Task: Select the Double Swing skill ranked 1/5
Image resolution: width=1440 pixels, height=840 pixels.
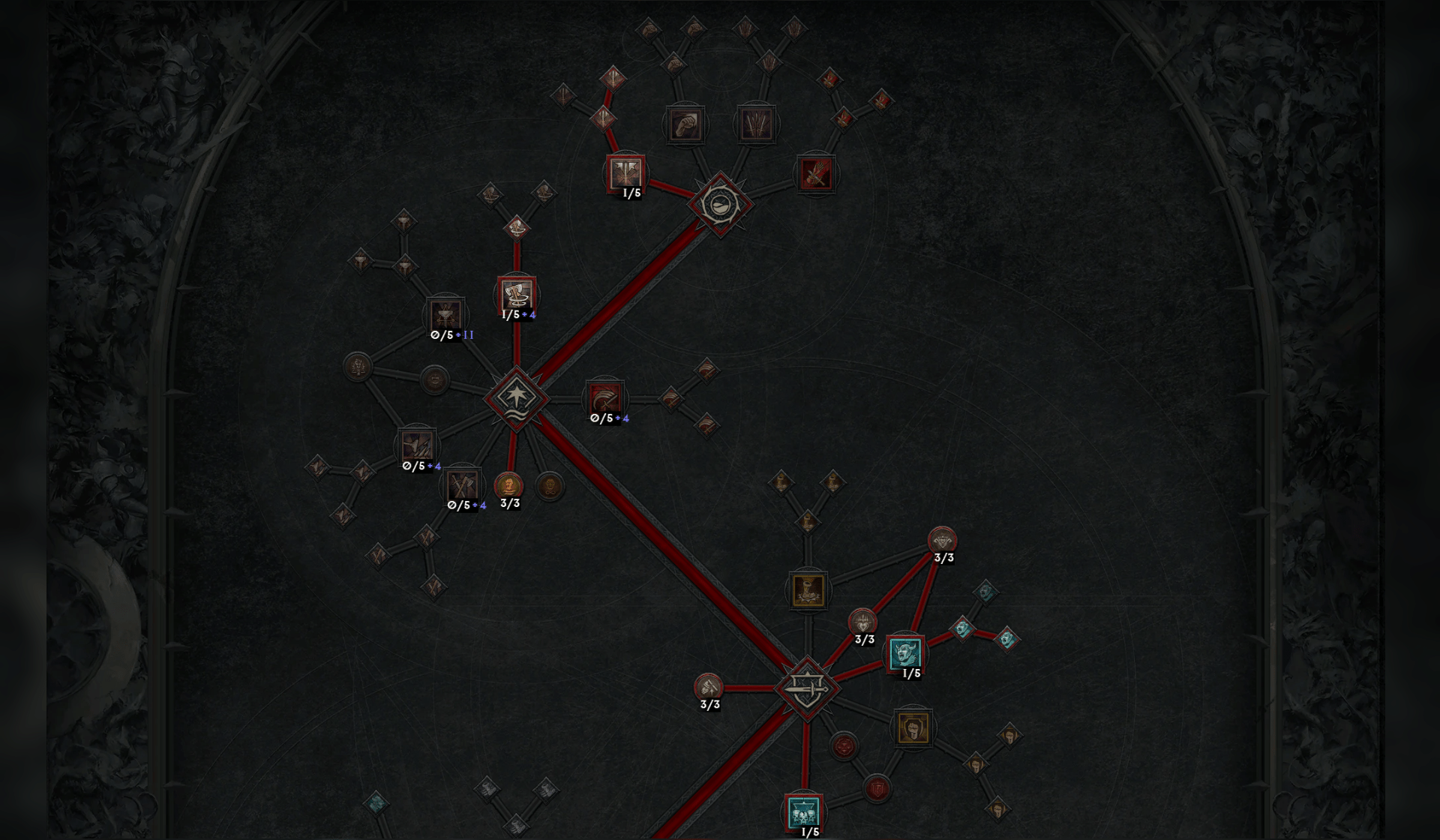Action: pos(626,174)
